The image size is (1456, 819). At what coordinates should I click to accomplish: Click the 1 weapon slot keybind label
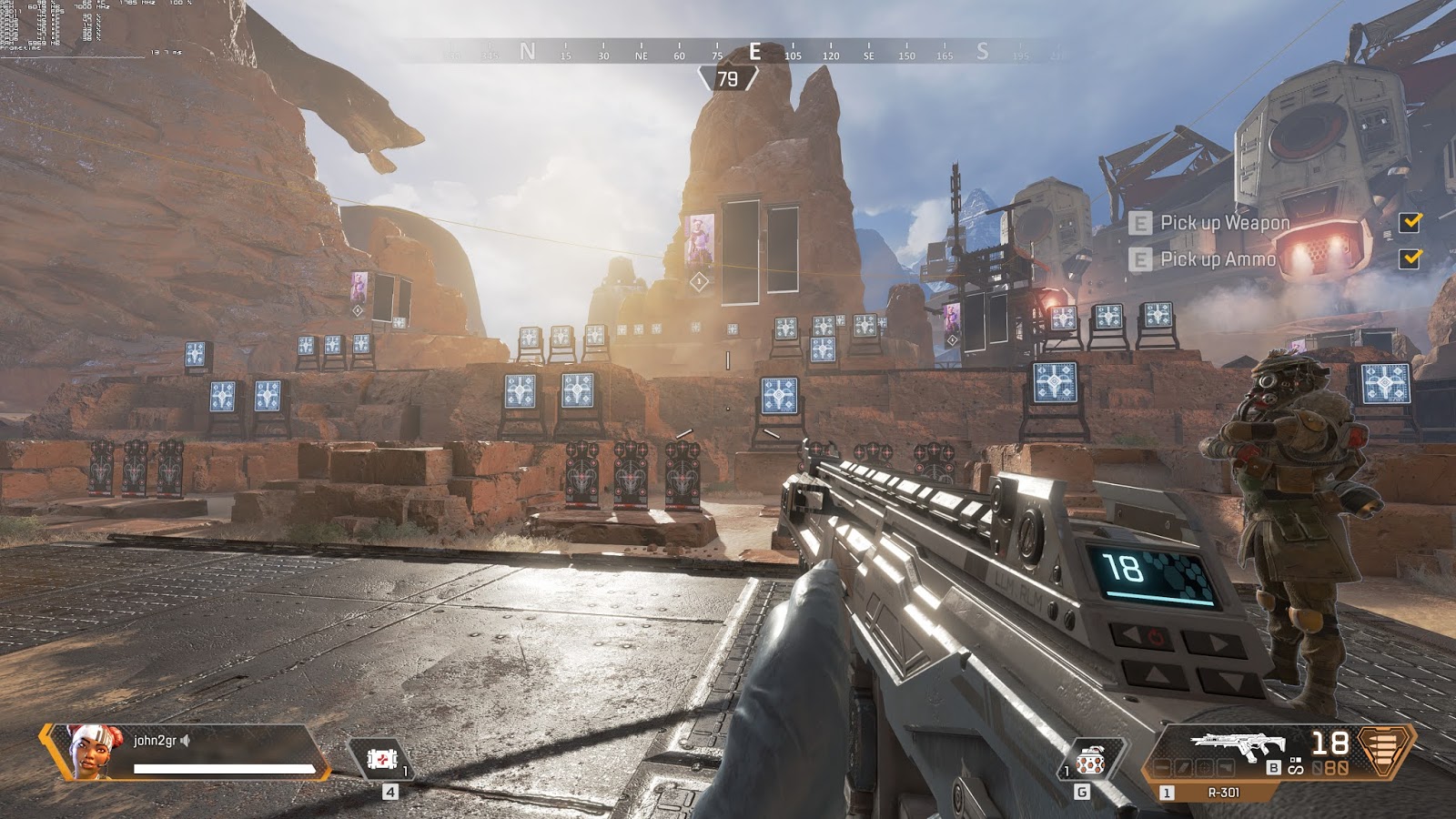[x=1166, y=792]
